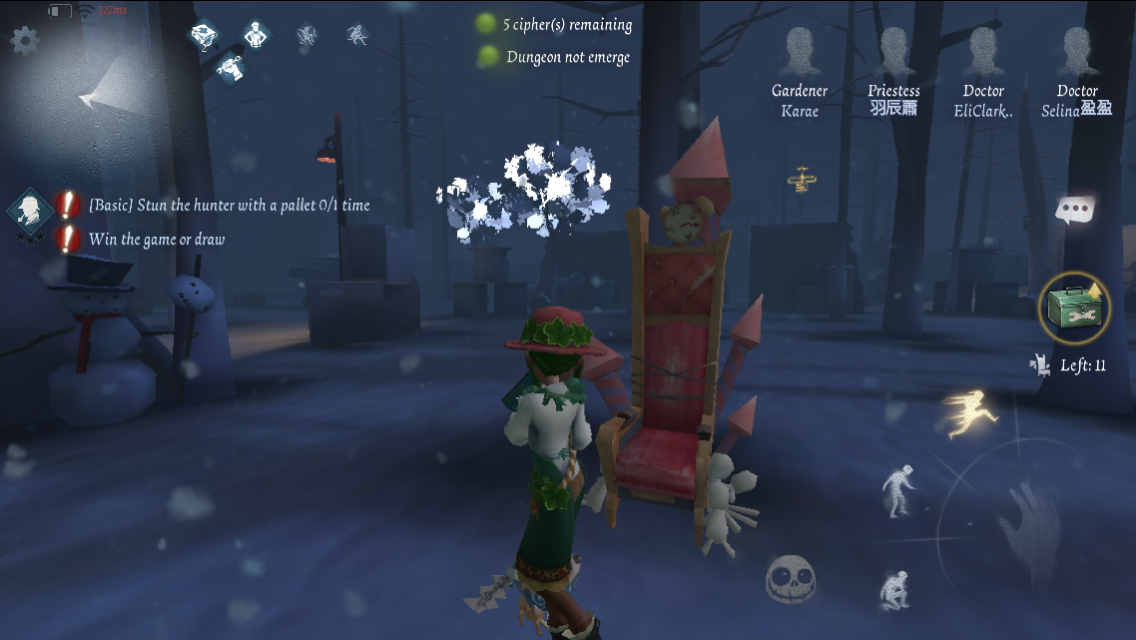Switch to the walking stance icon
The height and width of the screenshot is (640, 1136).
click(897, 492)
